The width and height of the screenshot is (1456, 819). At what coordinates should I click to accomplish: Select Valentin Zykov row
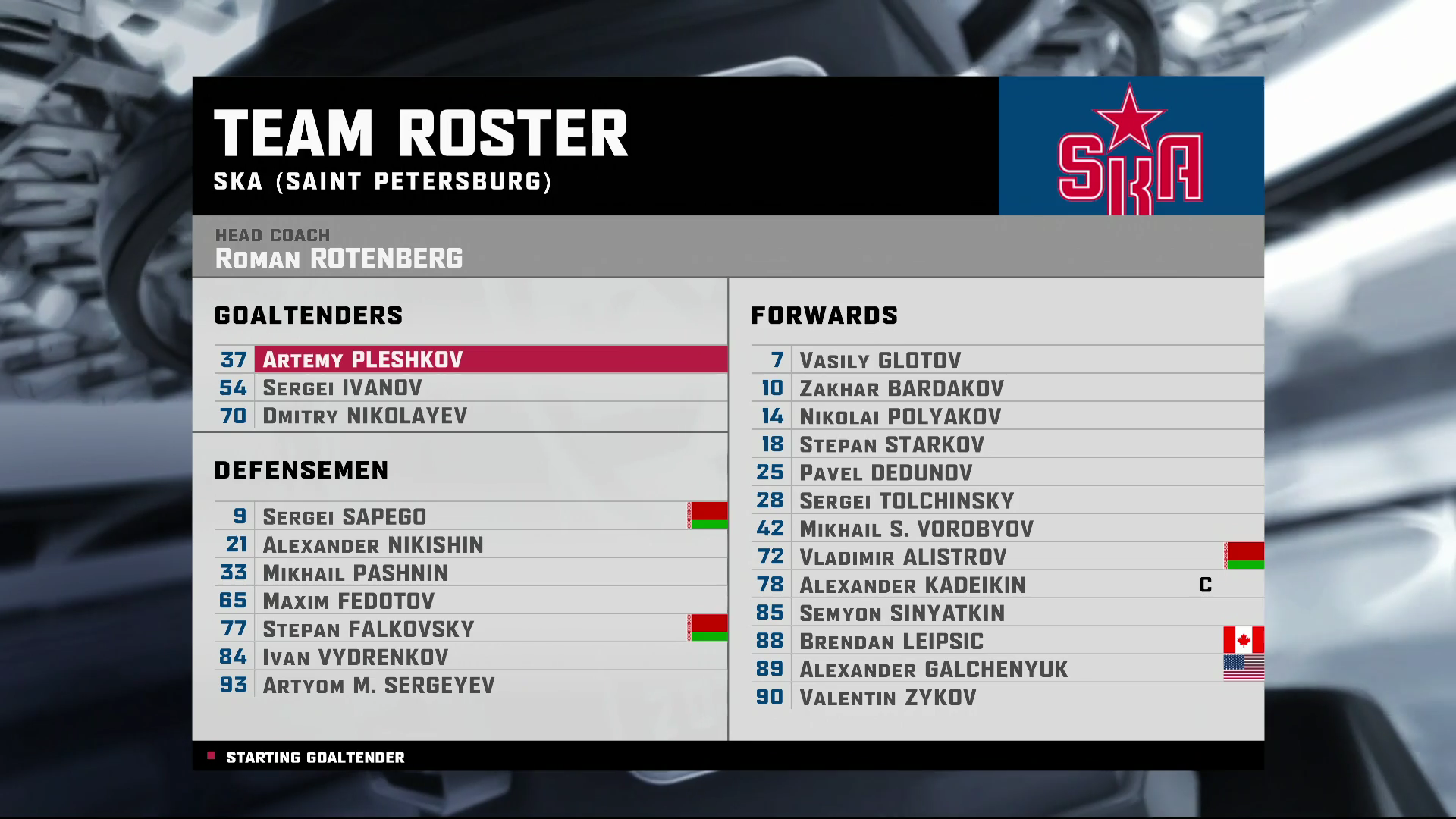pos(887,697)
